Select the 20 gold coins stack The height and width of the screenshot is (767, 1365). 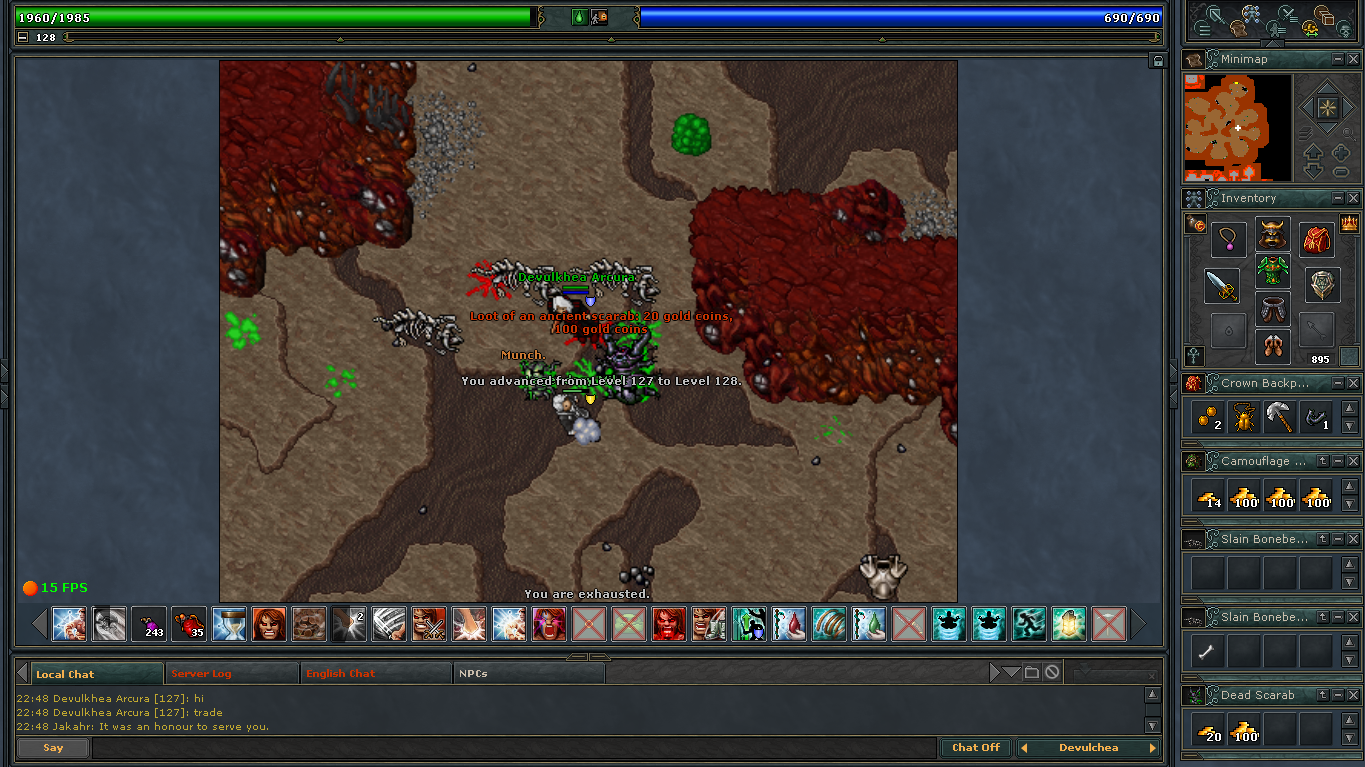(1210, 730)
